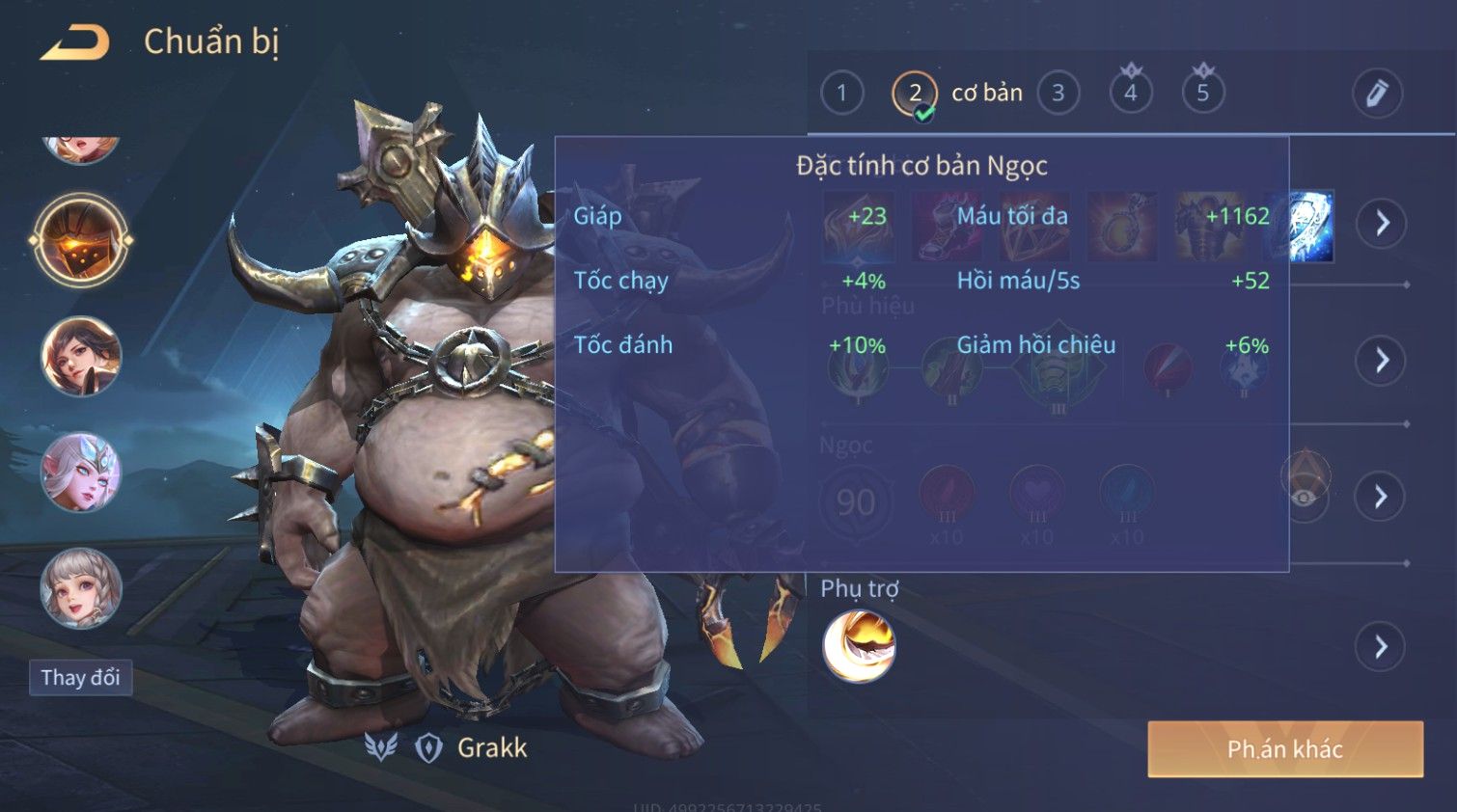
Task: Select loadout preset 1
Action: pos(841,94)
